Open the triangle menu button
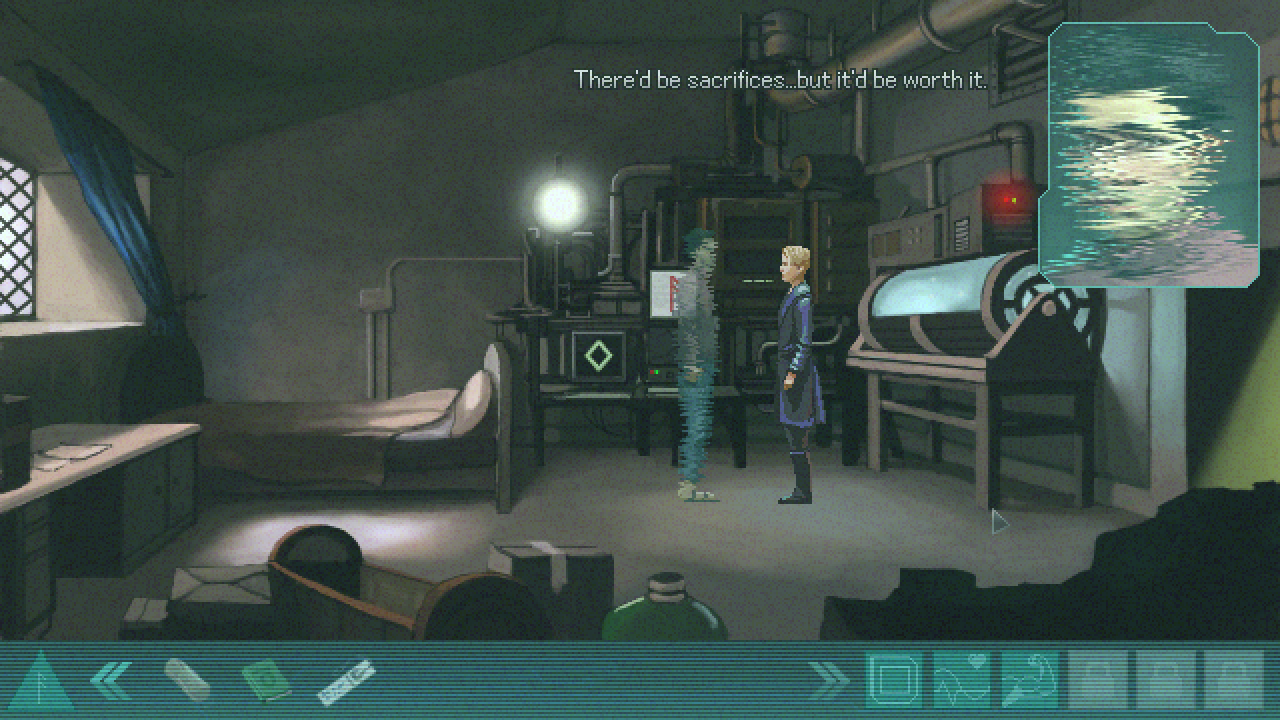Viewport: 1280px width, 720px height. [x=41, y=682]
